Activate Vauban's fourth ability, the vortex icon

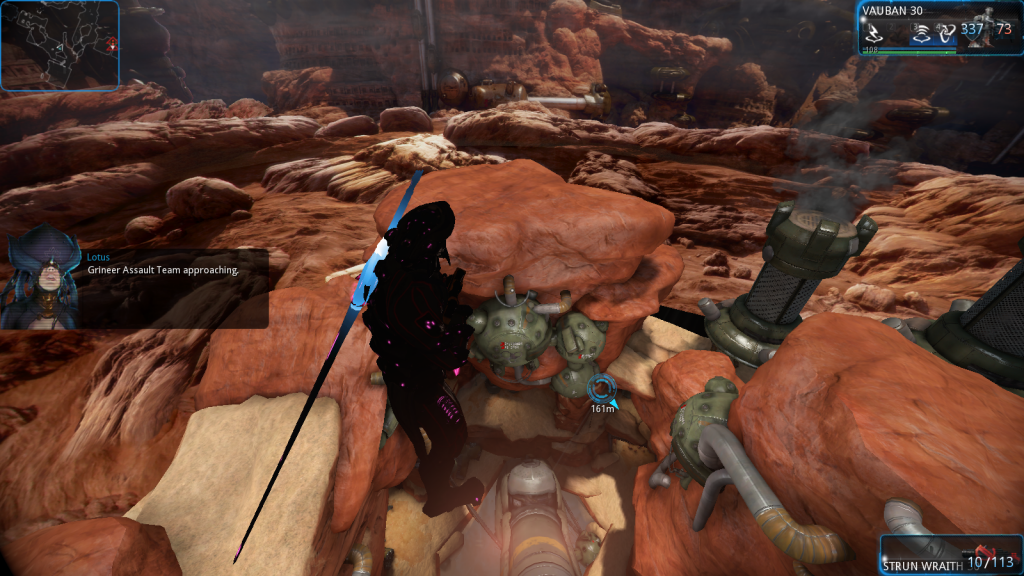click(x=945, y=31)
